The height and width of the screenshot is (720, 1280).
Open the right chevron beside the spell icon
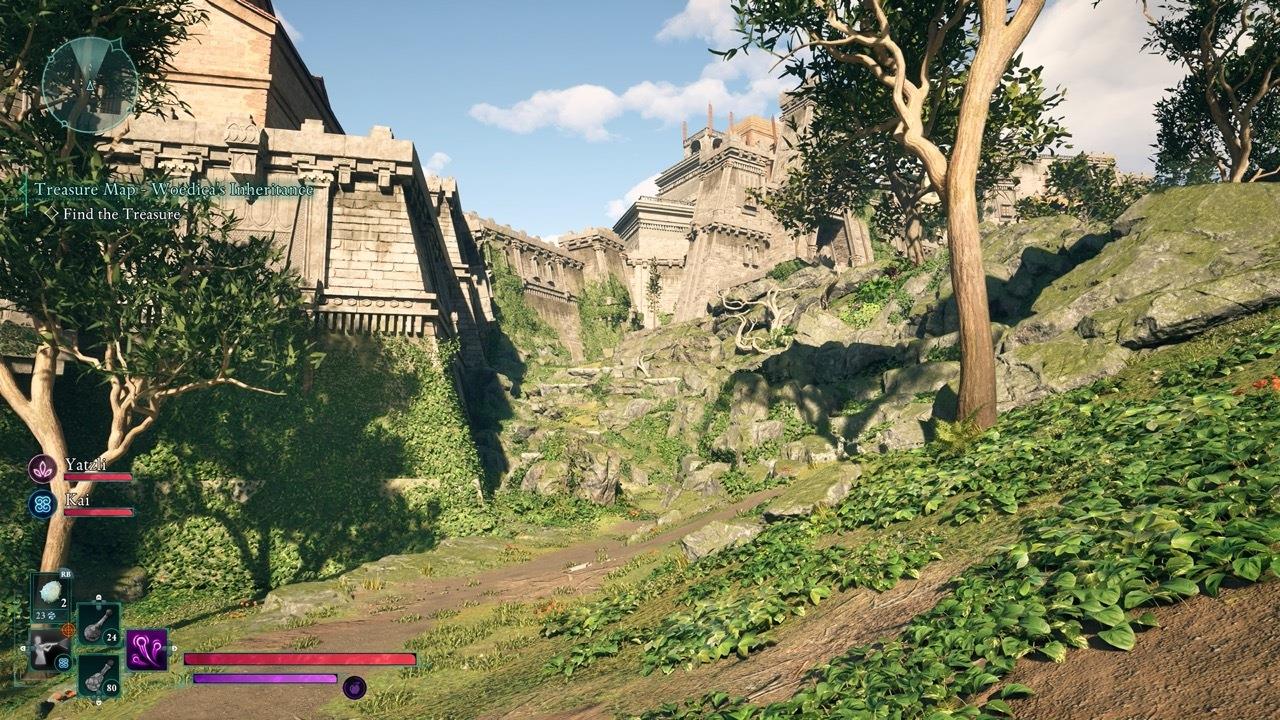pos(172,649)
